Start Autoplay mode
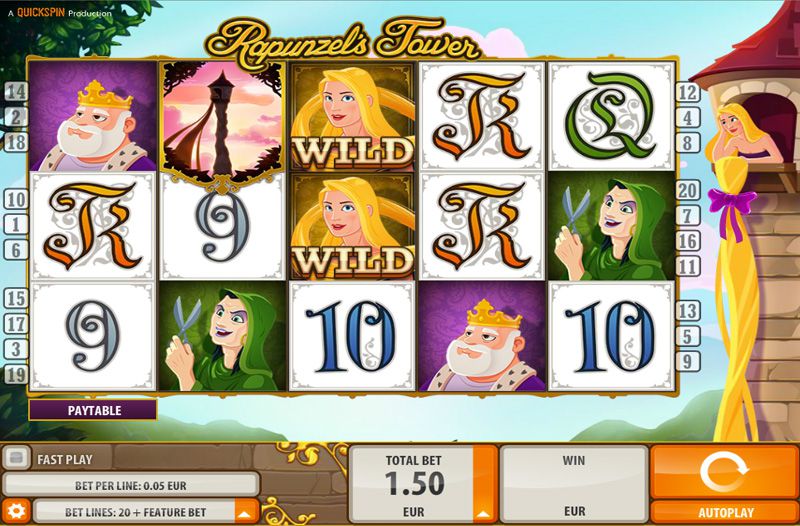 pyautogui.click(x=724, y=513)
